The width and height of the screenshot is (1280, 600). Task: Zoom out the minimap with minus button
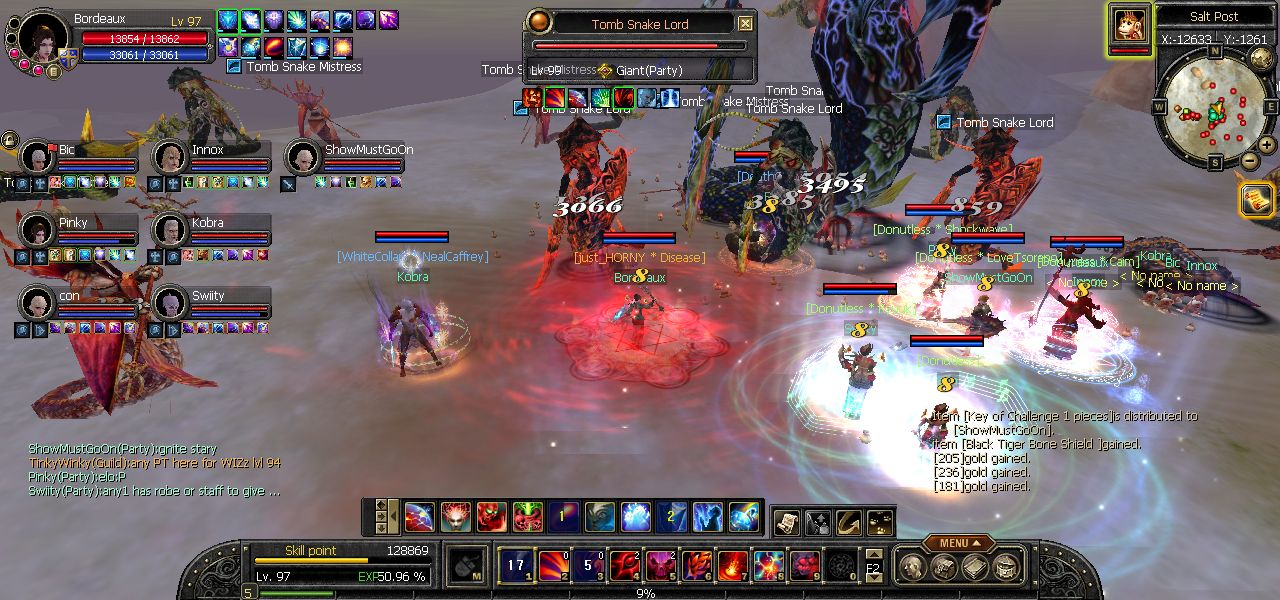(x=1250, y=160)
